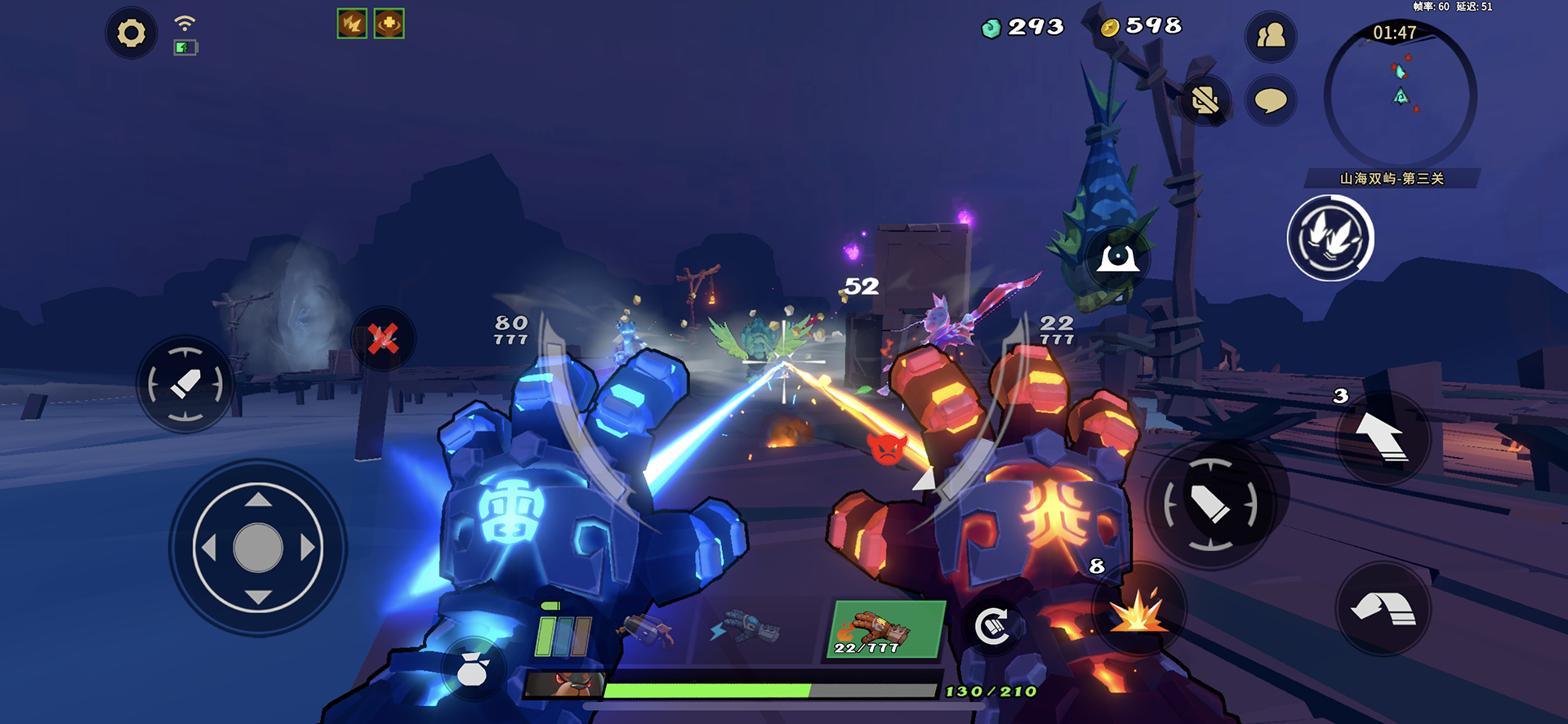Open the chat speech bubble

(x=1270, y=100)
